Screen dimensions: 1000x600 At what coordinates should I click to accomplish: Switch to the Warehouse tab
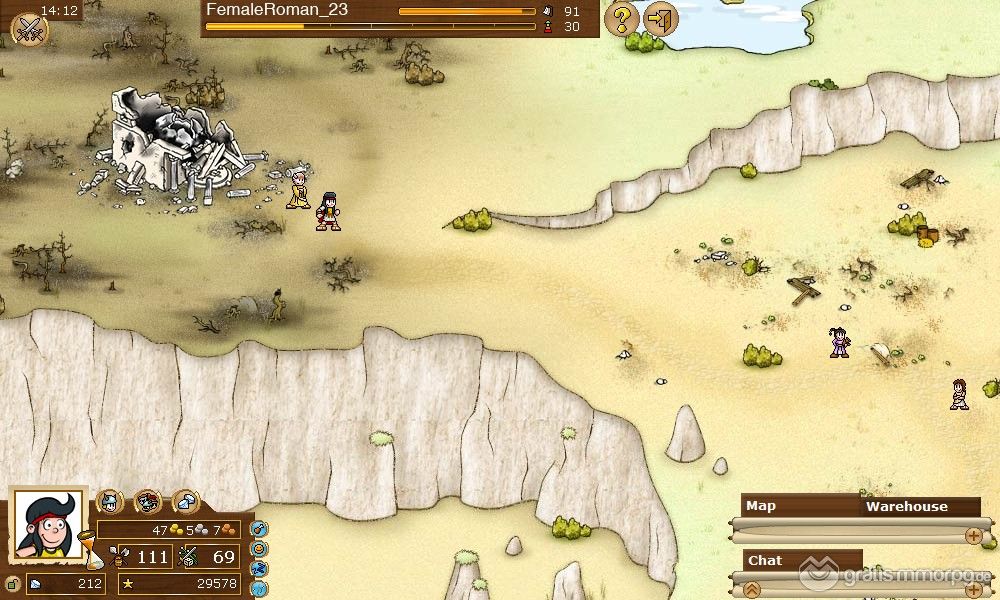(x=906, y=506)
